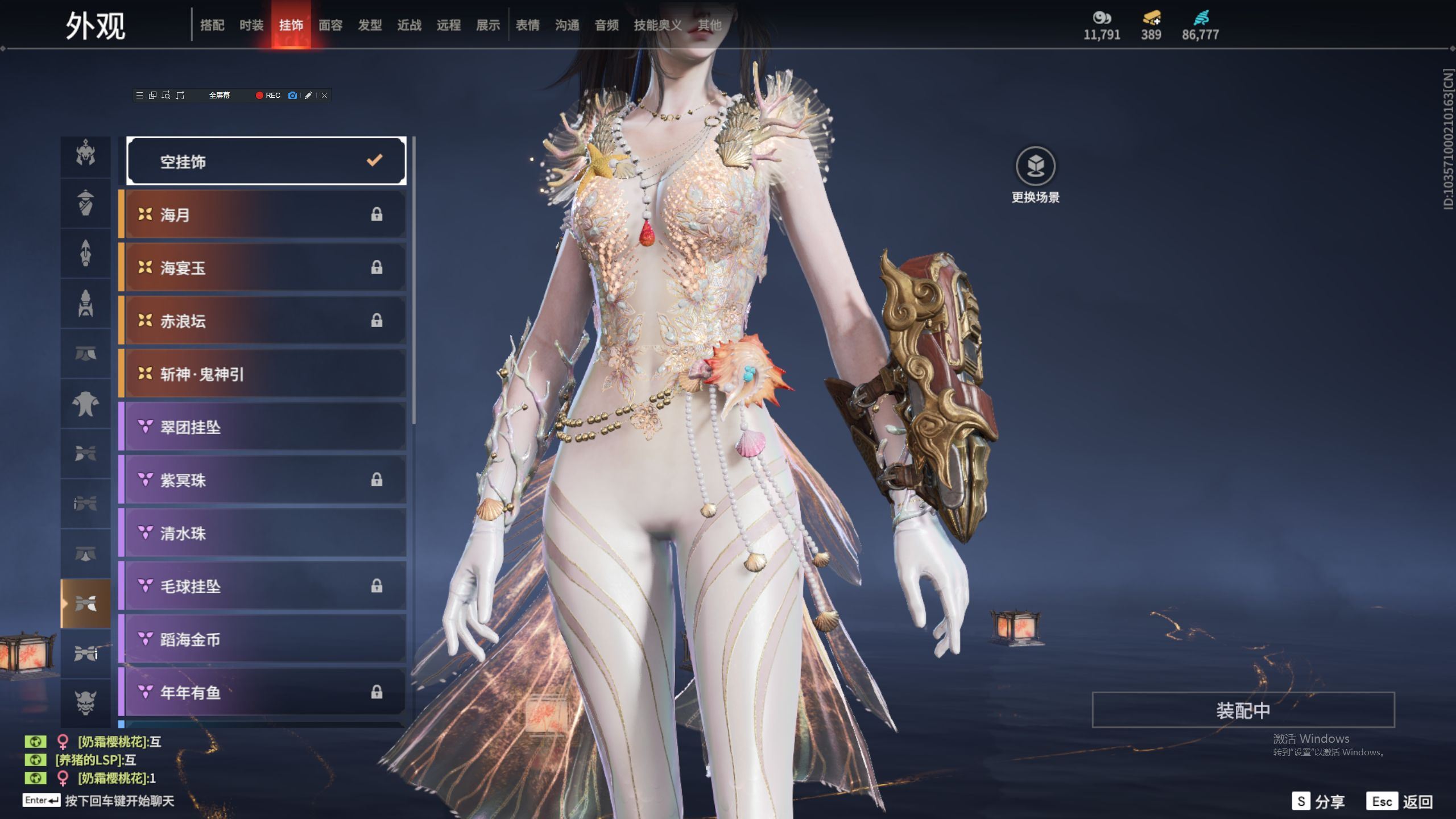
Task: Open the 技能奥义 tab
Action: (657, 25)
